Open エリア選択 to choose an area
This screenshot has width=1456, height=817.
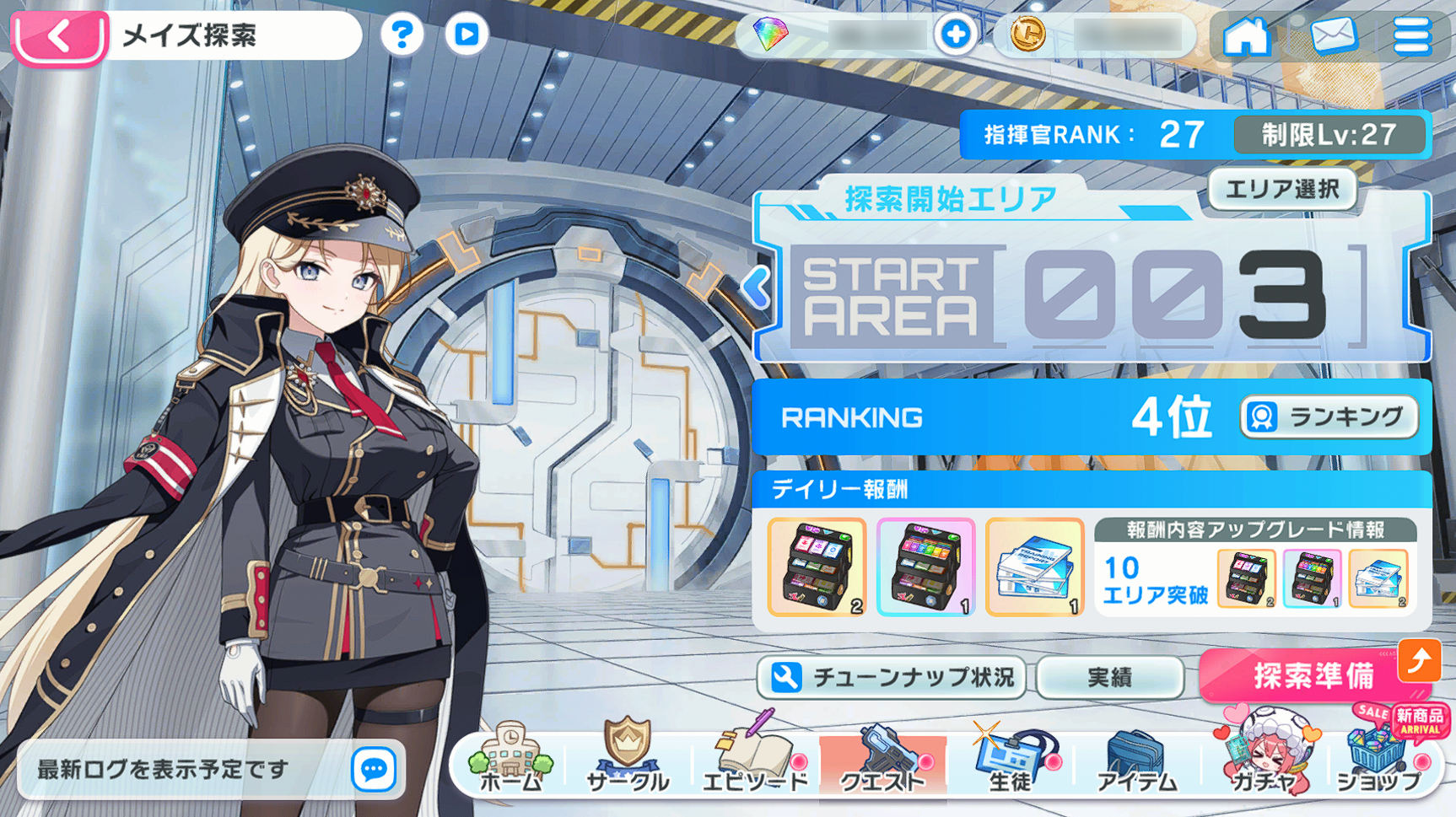click(1281, 191)
